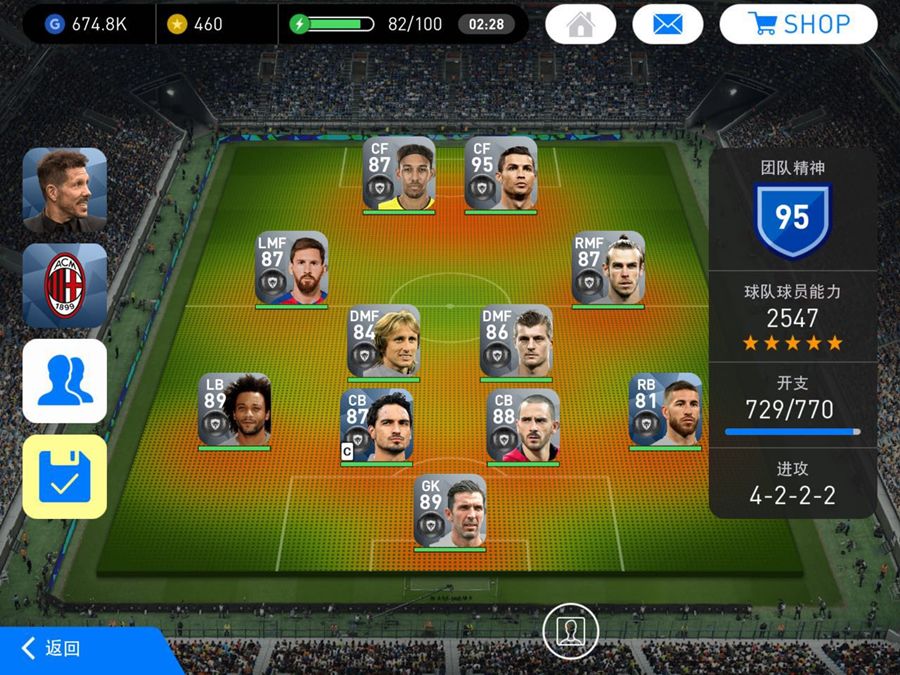Screen dimensions: 900x675
Task: Select the LB 89 defender card
Action: tap(234, 410)
